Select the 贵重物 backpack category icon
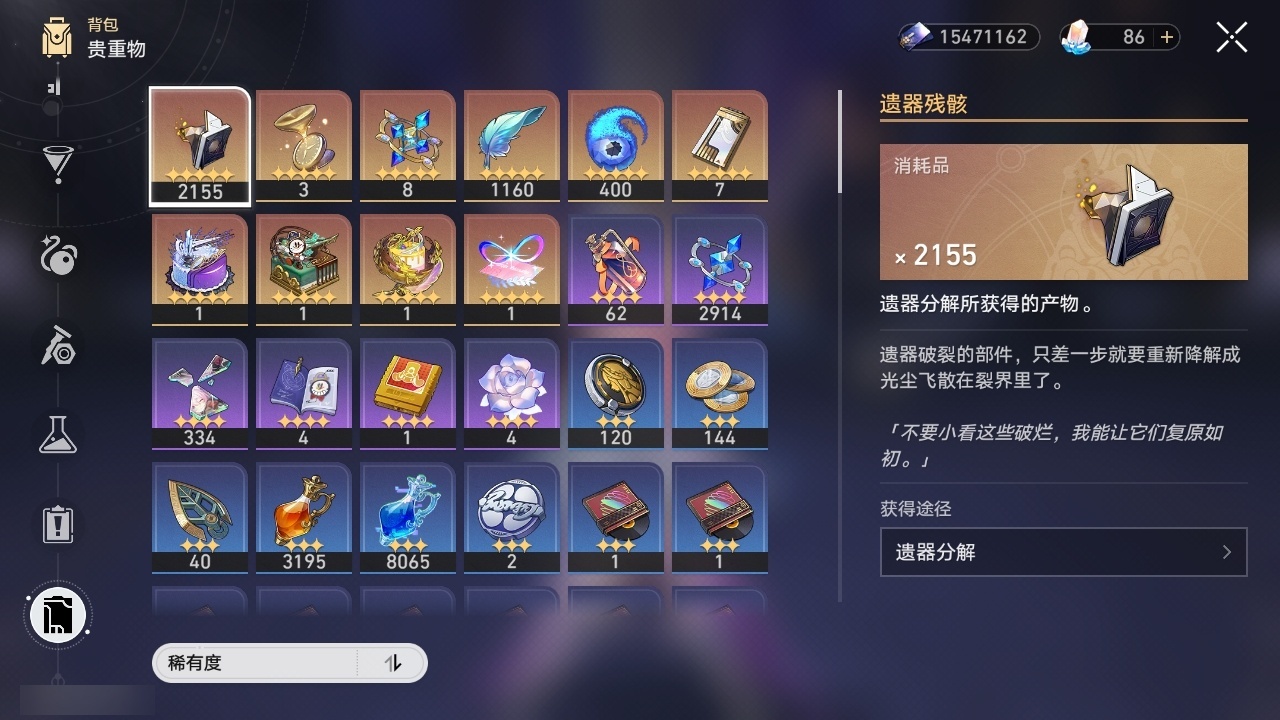This screenshot has height=720, width=1280. 57,37
